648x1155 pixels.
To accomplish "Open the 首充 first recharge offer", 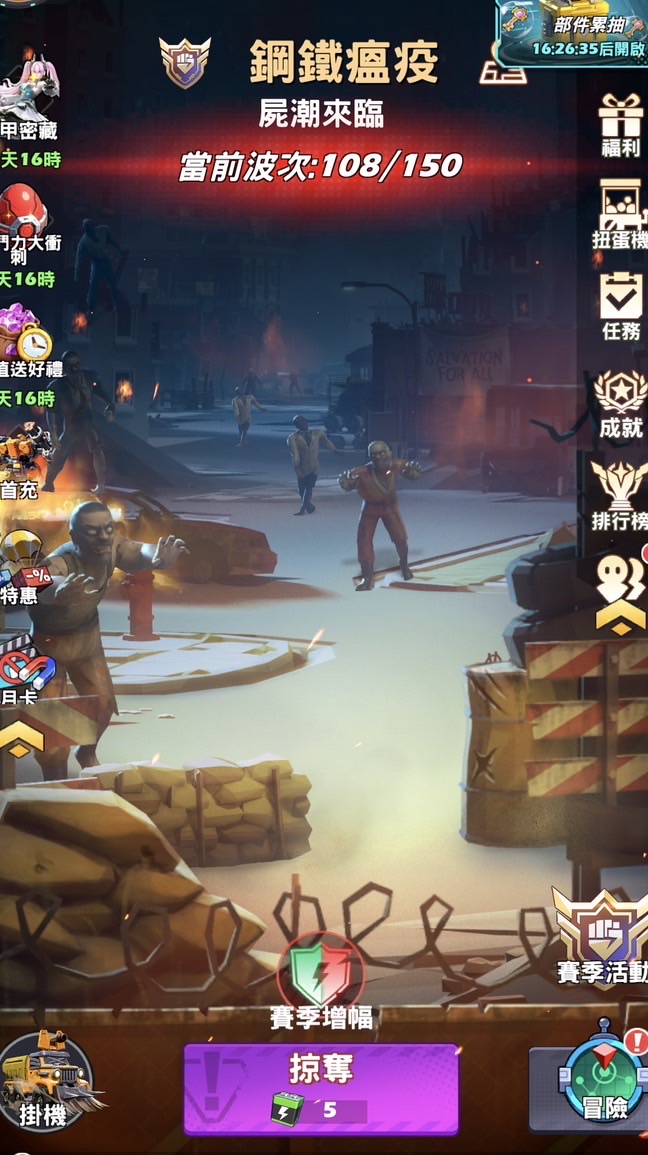I will [24, 459].
